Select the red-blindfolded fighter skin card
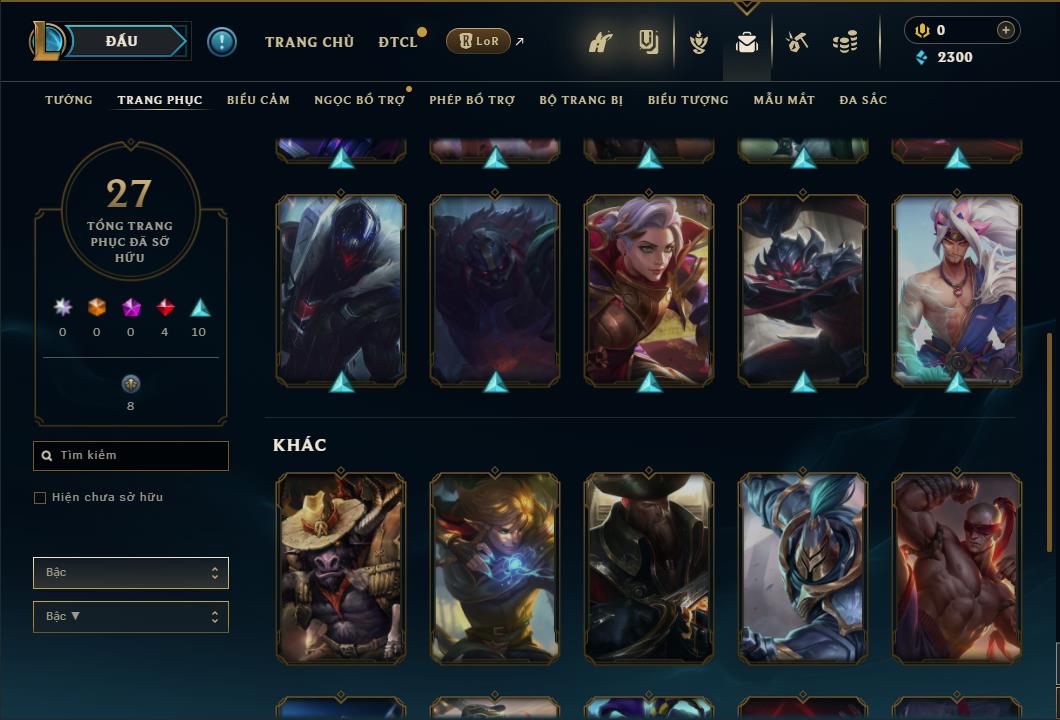 tap(957, 568)
